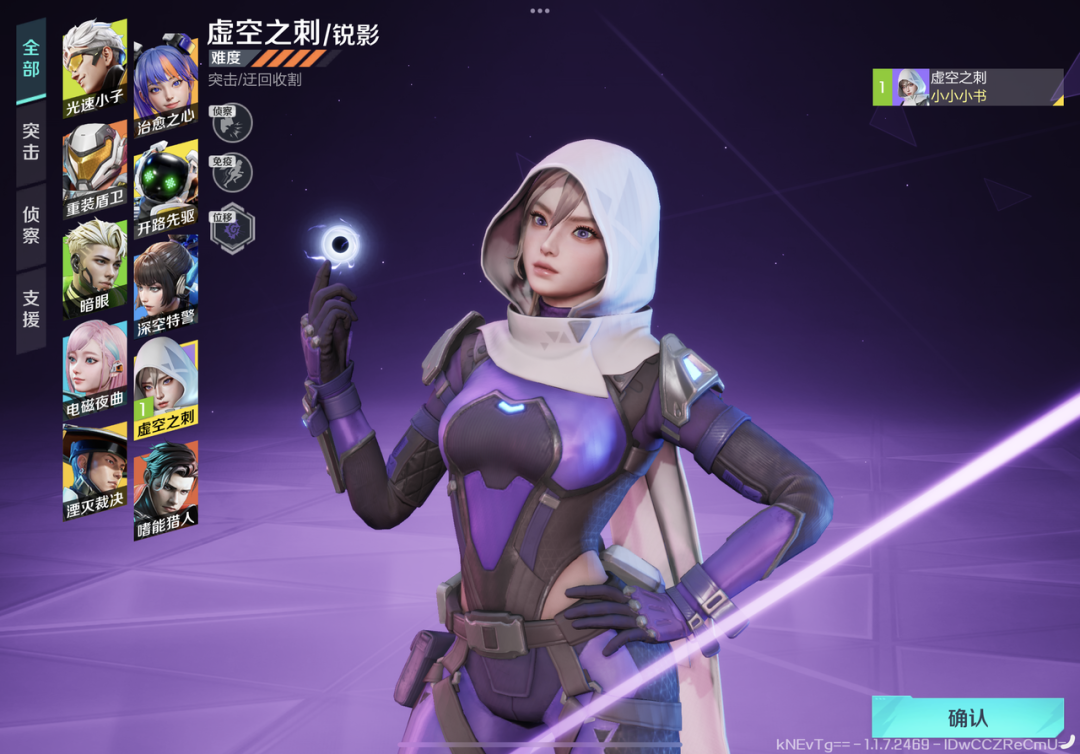This screenshot has width=1080, height=754.
Task: Select the hero 嗜能猎人
Action: coord(166,490)
